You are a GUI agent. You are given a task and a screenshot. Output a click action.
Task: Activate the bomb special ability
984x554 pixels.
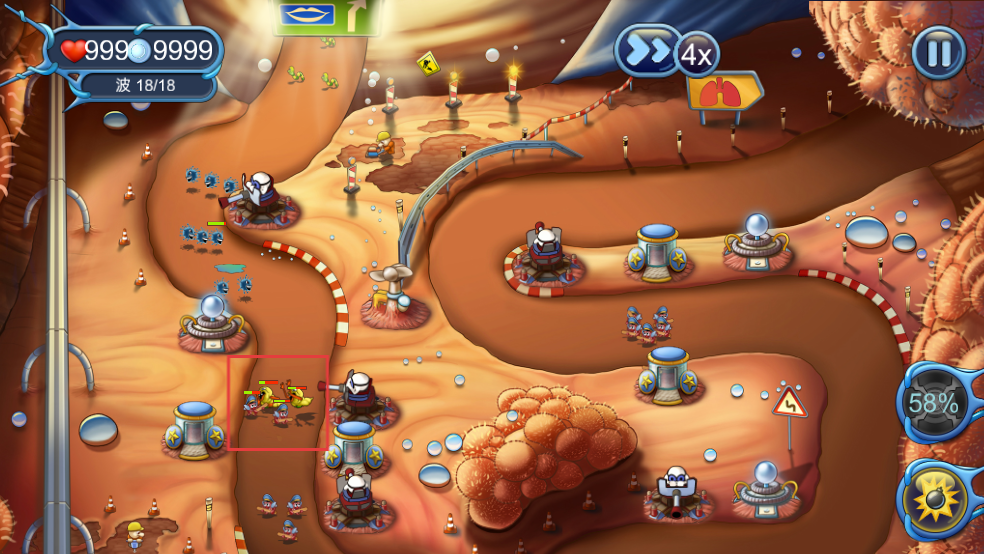937,499
